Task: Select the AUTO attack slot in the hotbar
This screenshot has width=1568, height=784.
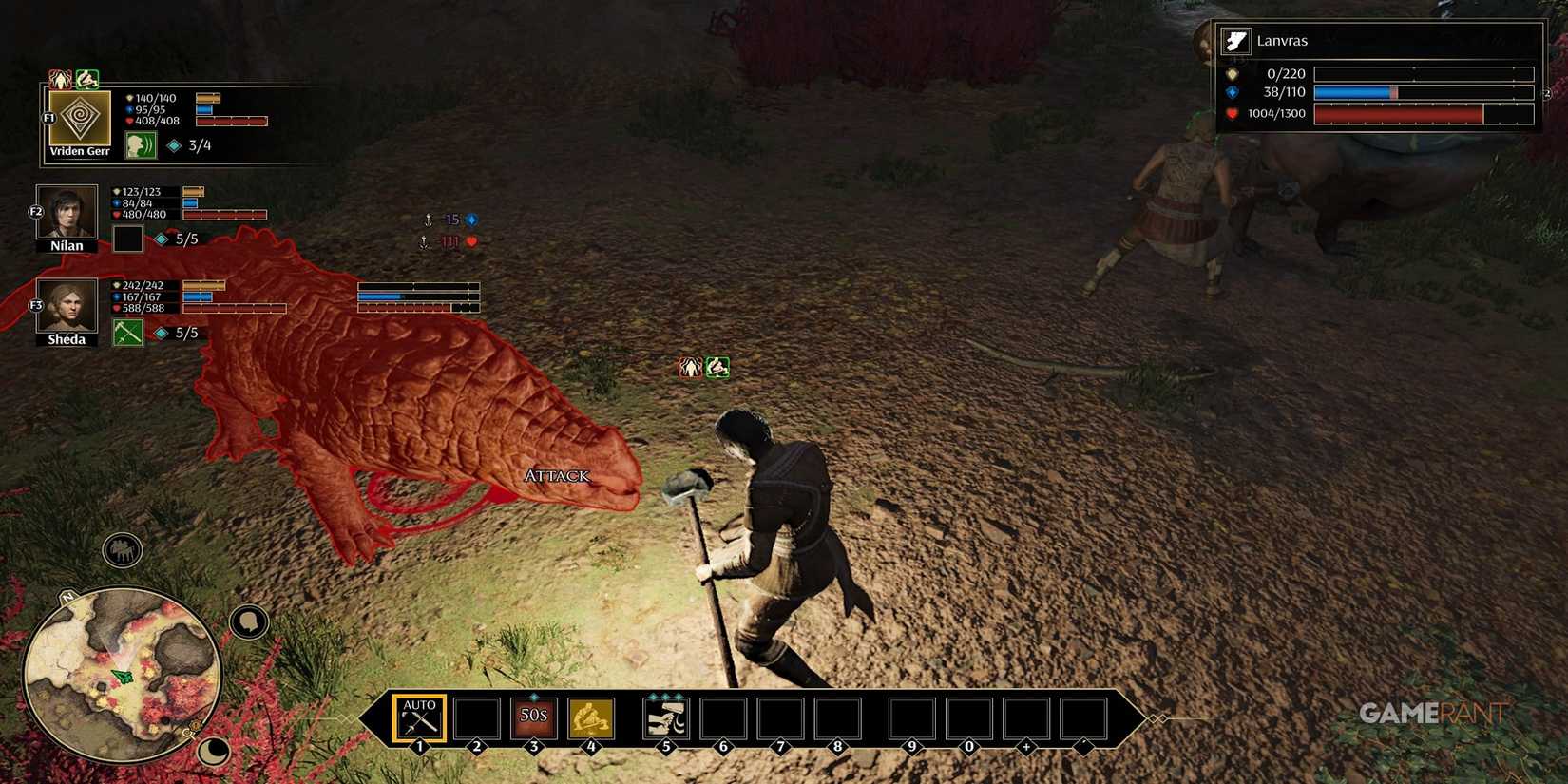Action: [x=418, y=718]
